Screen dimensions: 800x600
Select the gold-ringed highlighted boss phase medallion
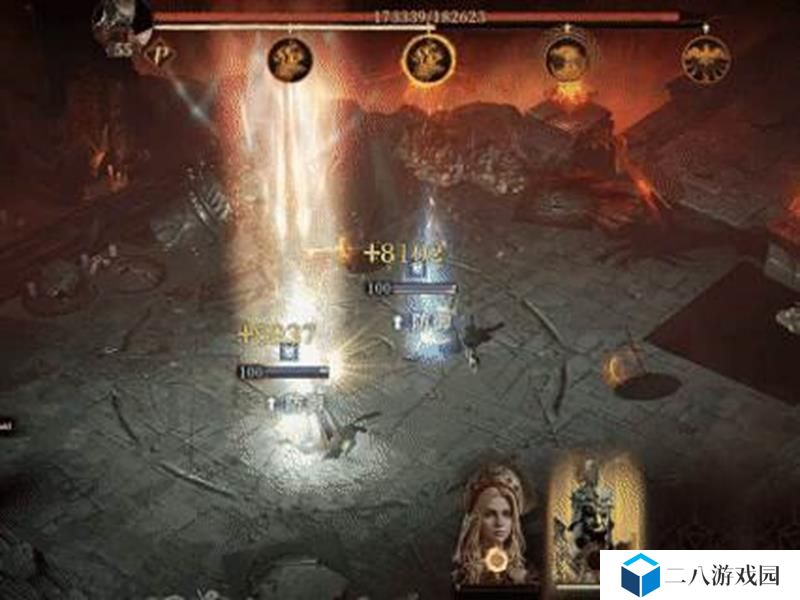pyautogui.click(x=430, y=59)
